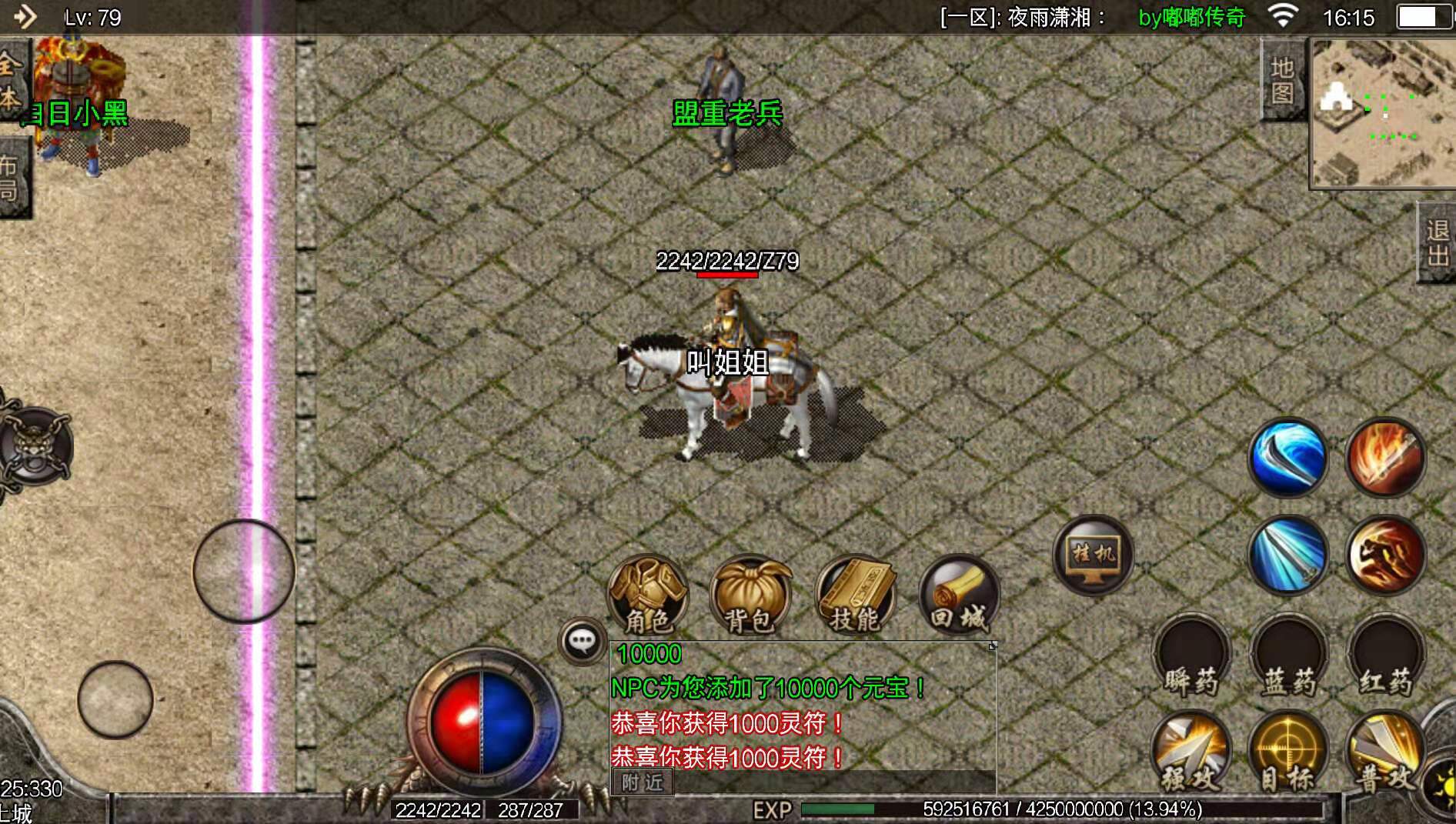1456x824 pixels.
Task: Activate the blue blade skill icon
Action: pos(1287,455)
